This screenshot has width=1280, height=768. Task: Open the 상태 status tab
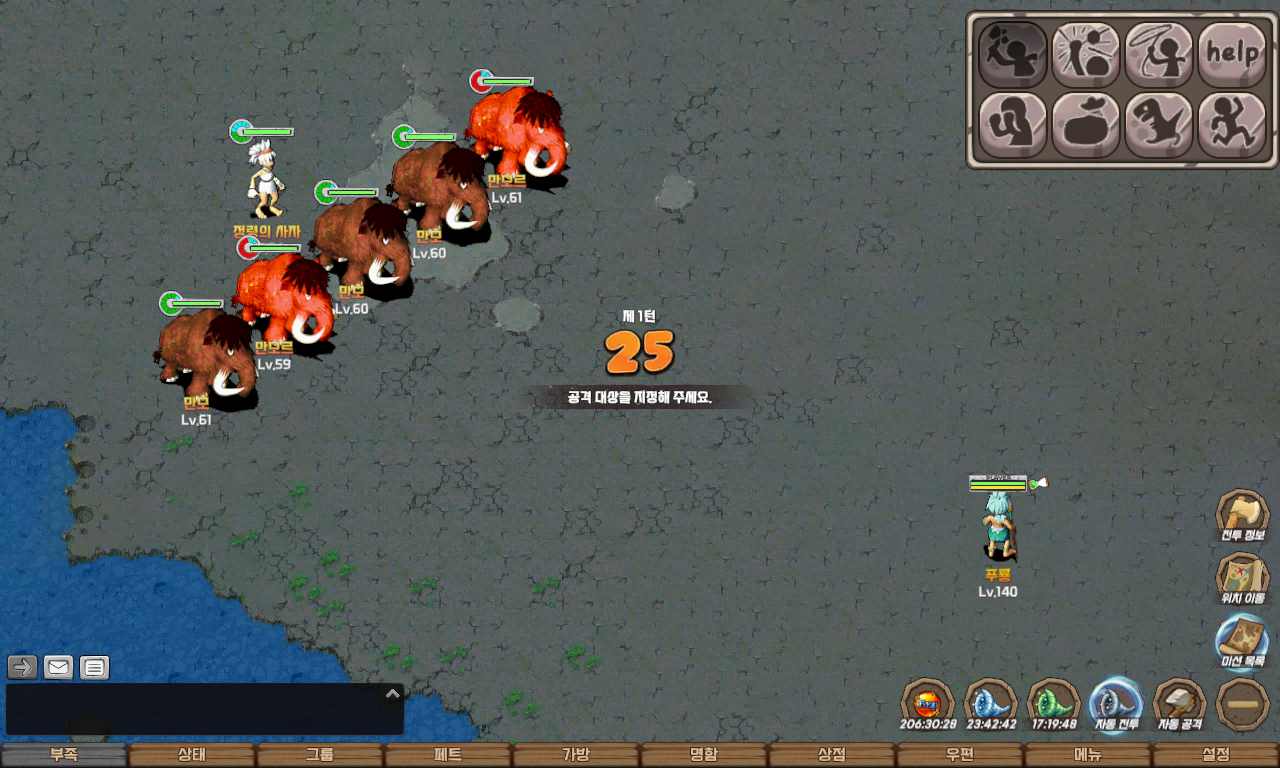click(x=192, y=755)
